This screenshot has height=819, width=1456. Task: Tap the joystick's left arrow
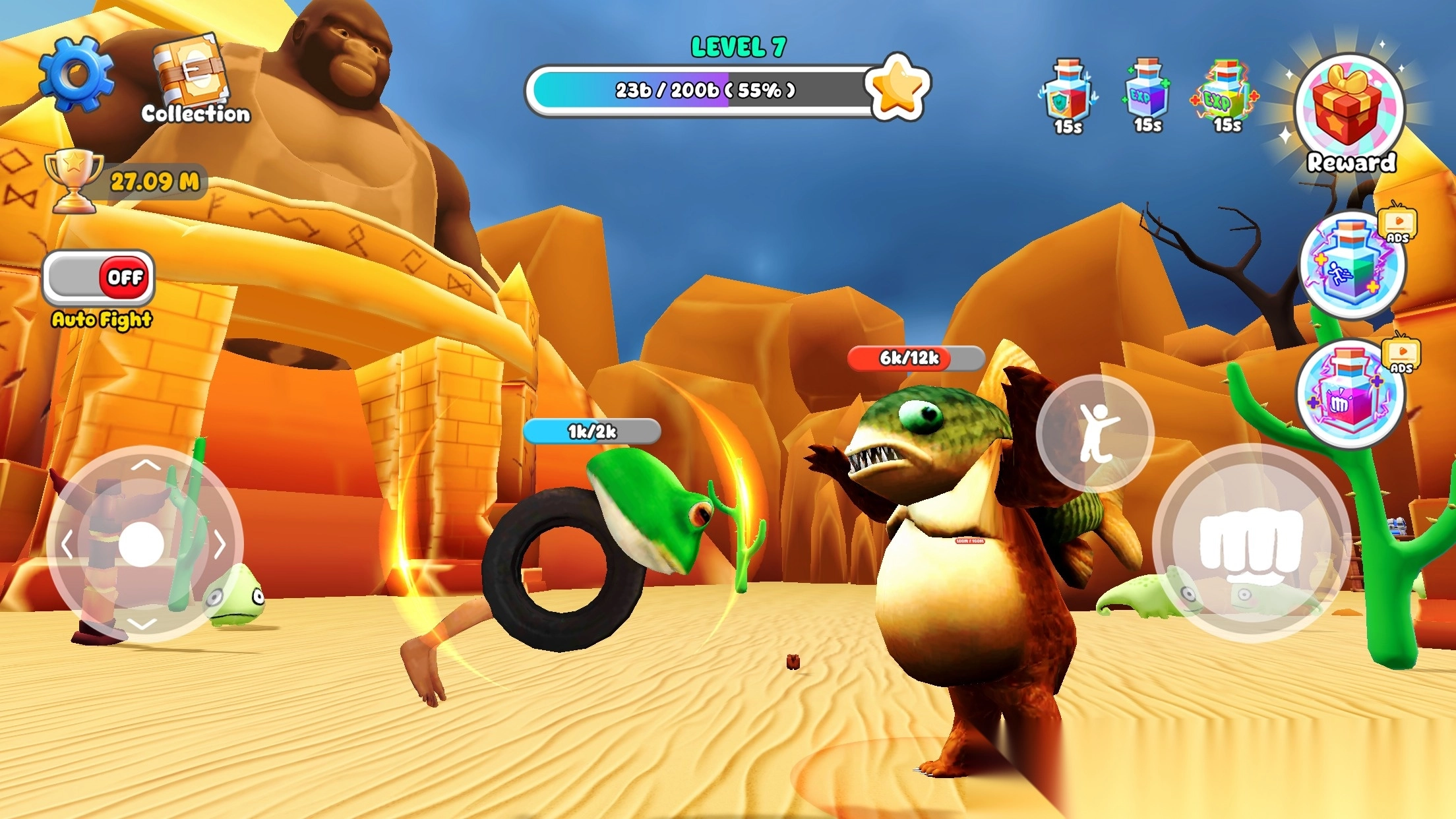(x=66, y=545)
